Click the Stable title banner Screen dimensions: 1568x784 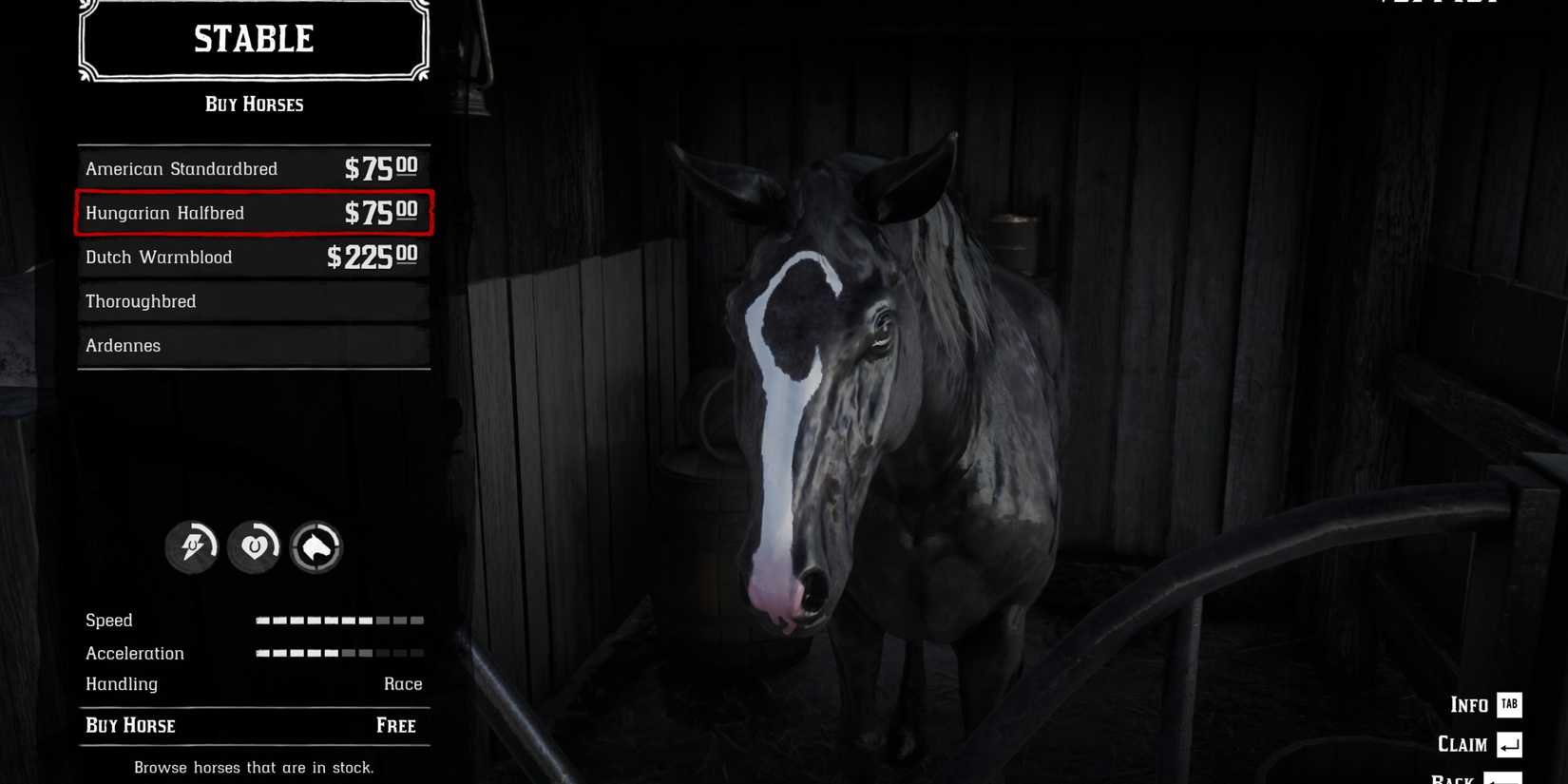pyautogui.click(x=253, y=40)
